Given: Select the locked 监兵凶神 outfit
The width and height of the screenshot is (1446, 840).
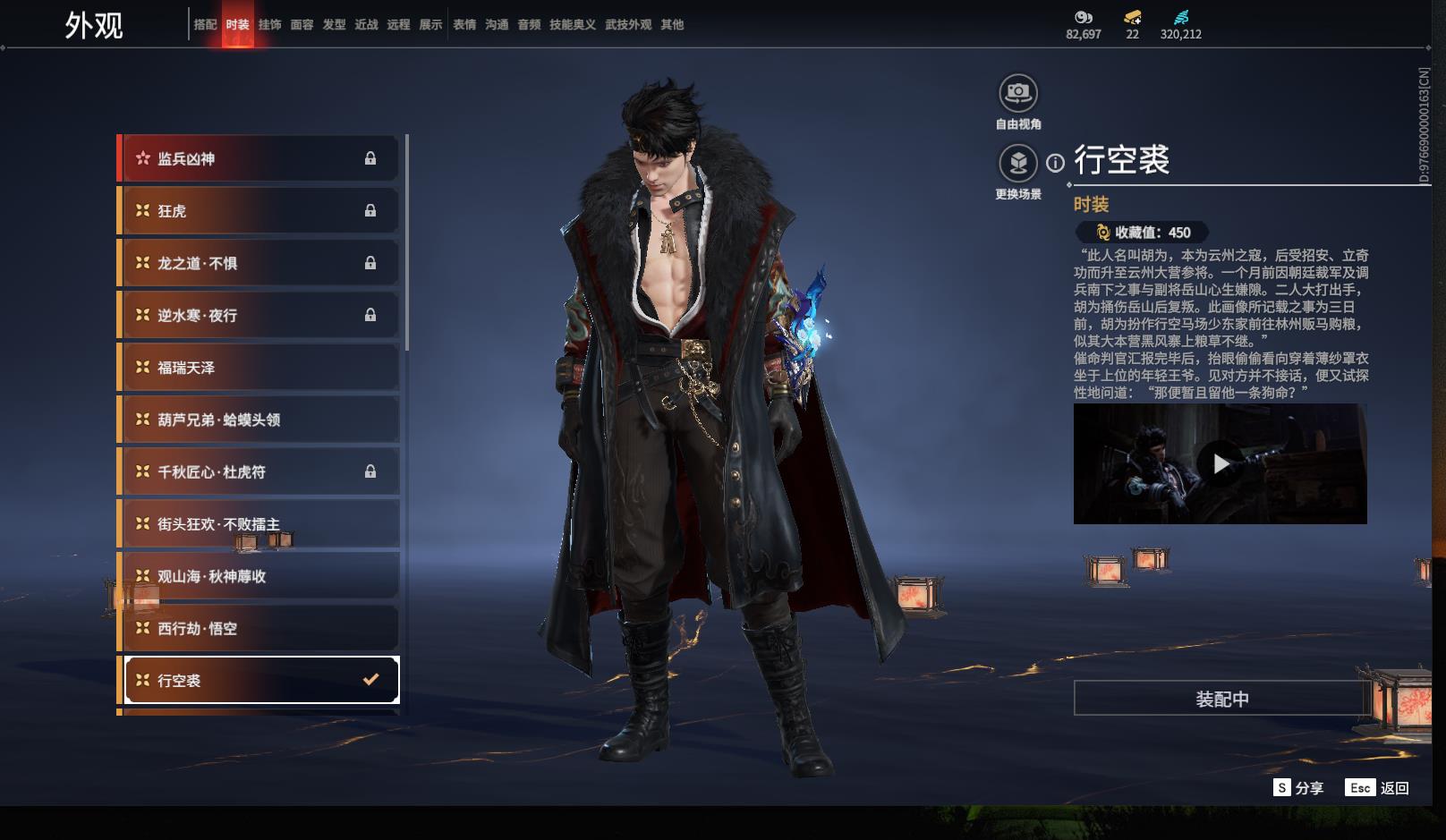Looking at the screenshot, I should pyautogui.click(x=259, y=159).
